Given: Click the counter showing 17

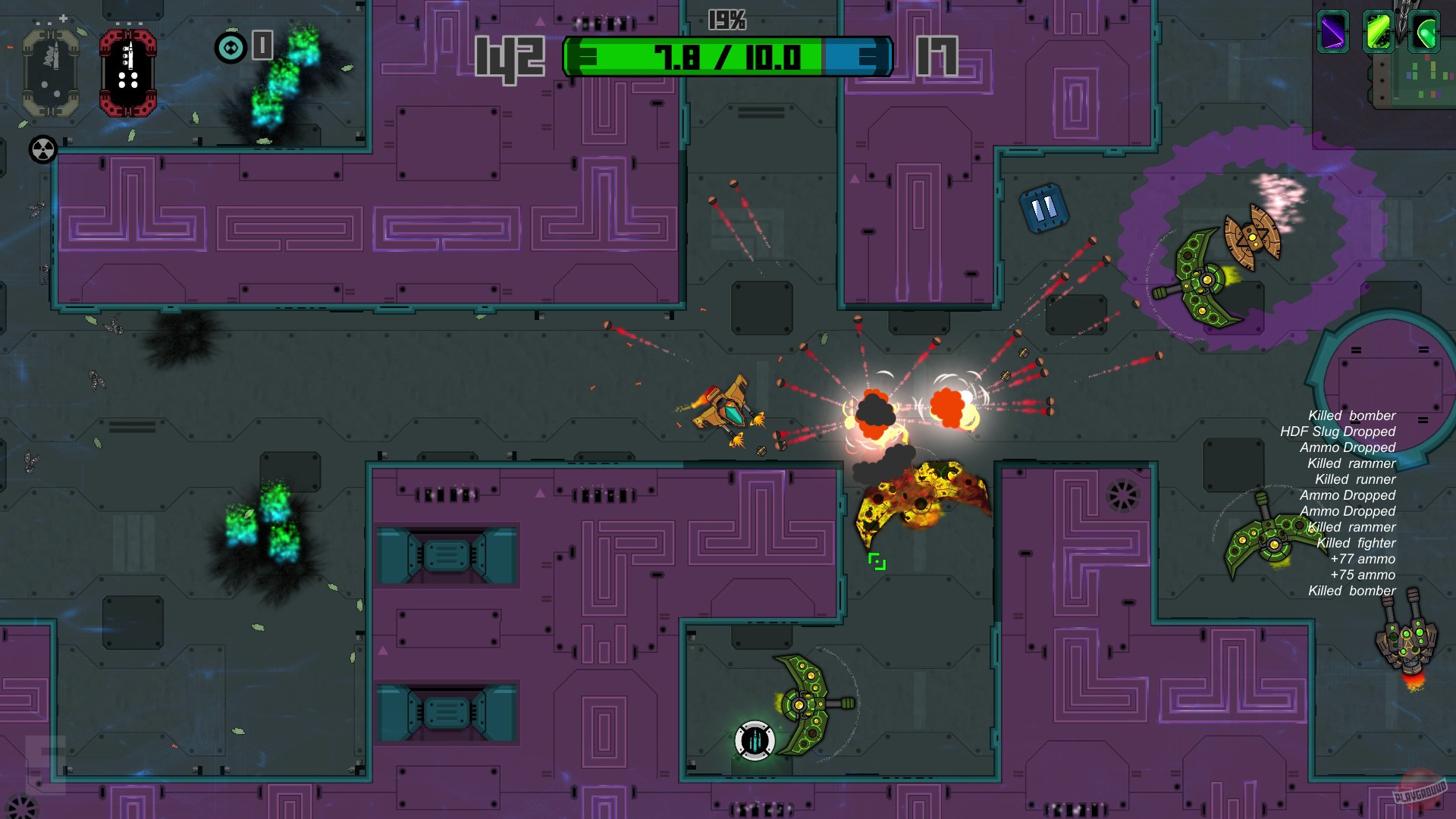Looking at the screenshot, I should coord(938,56).
